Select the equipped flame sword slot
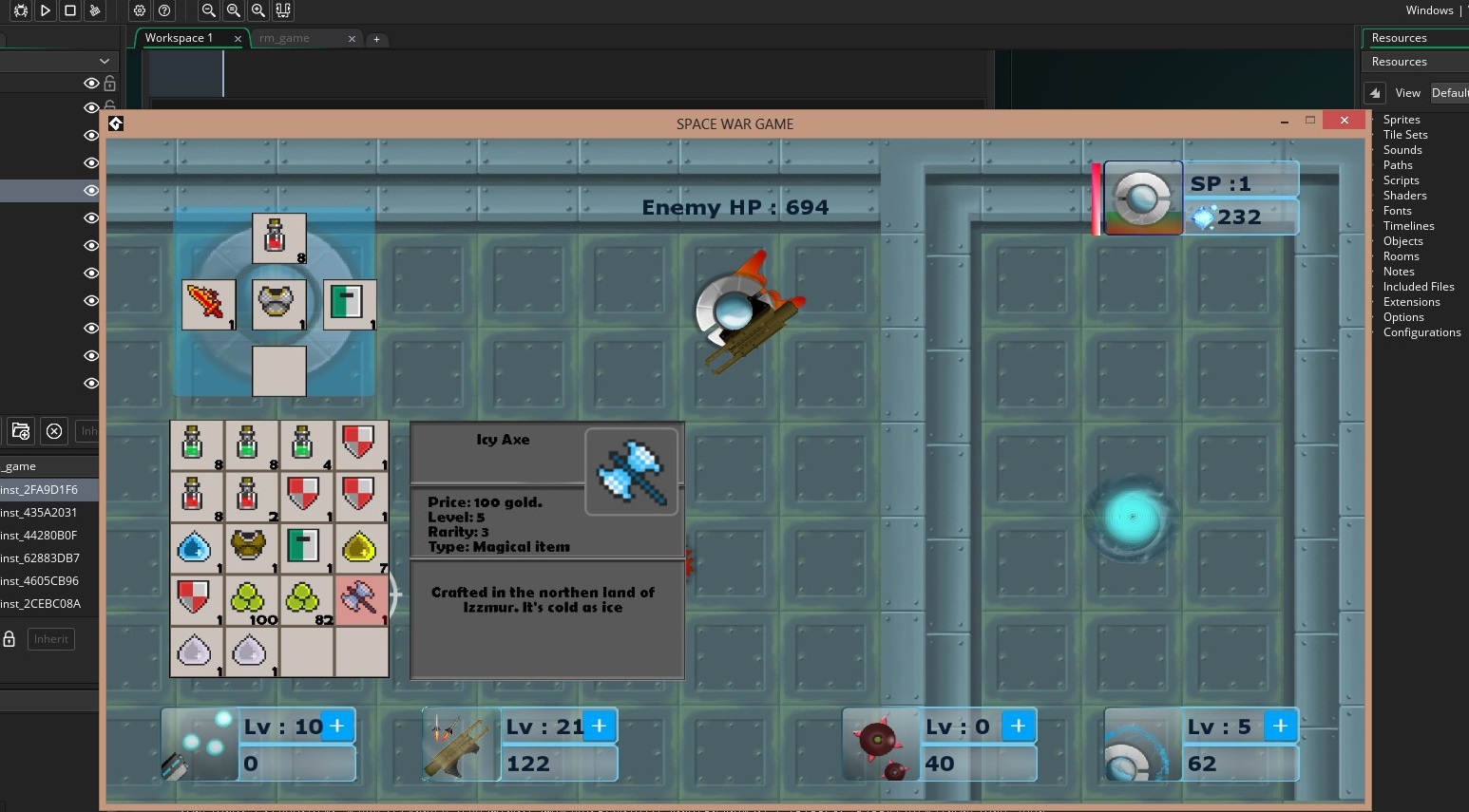1469x812 pixels. click(x=208, y=305)
